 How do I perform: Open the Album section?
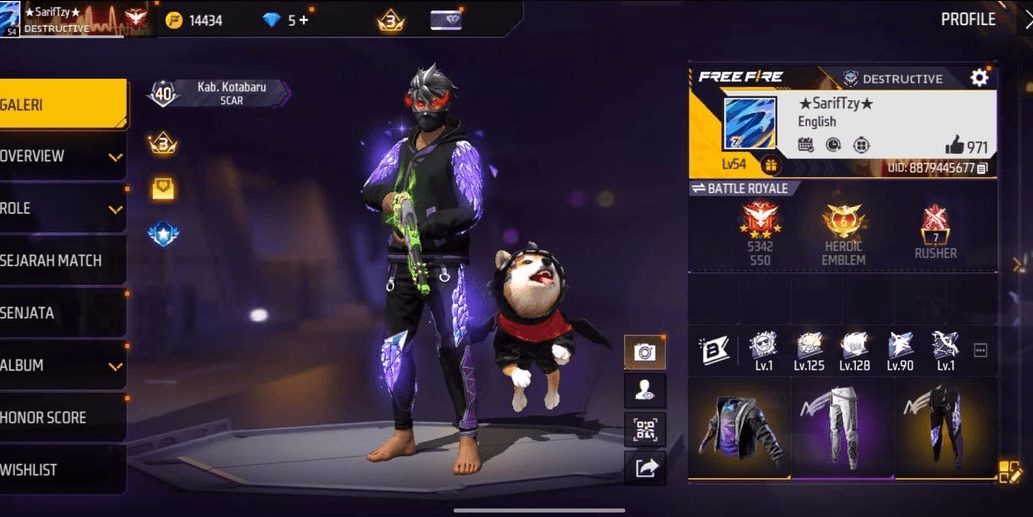pos(60,366)
